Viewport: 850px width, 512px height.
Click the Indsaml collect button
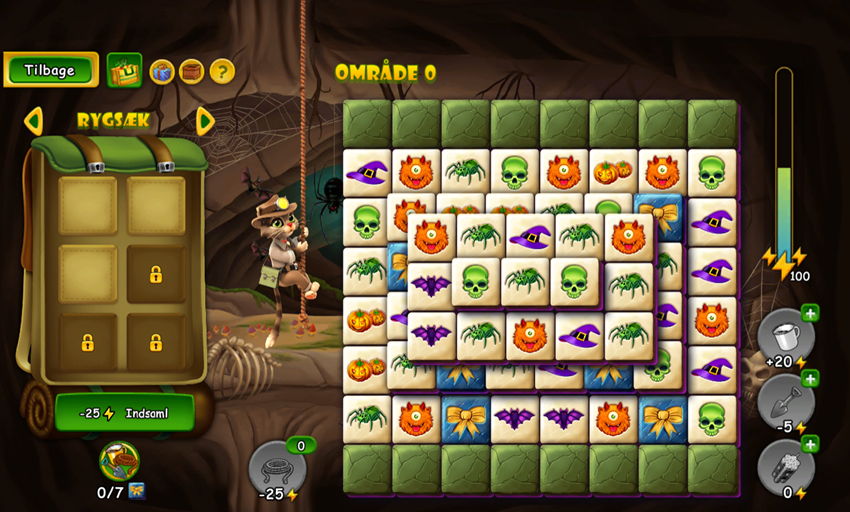click(x=125, y=412)
